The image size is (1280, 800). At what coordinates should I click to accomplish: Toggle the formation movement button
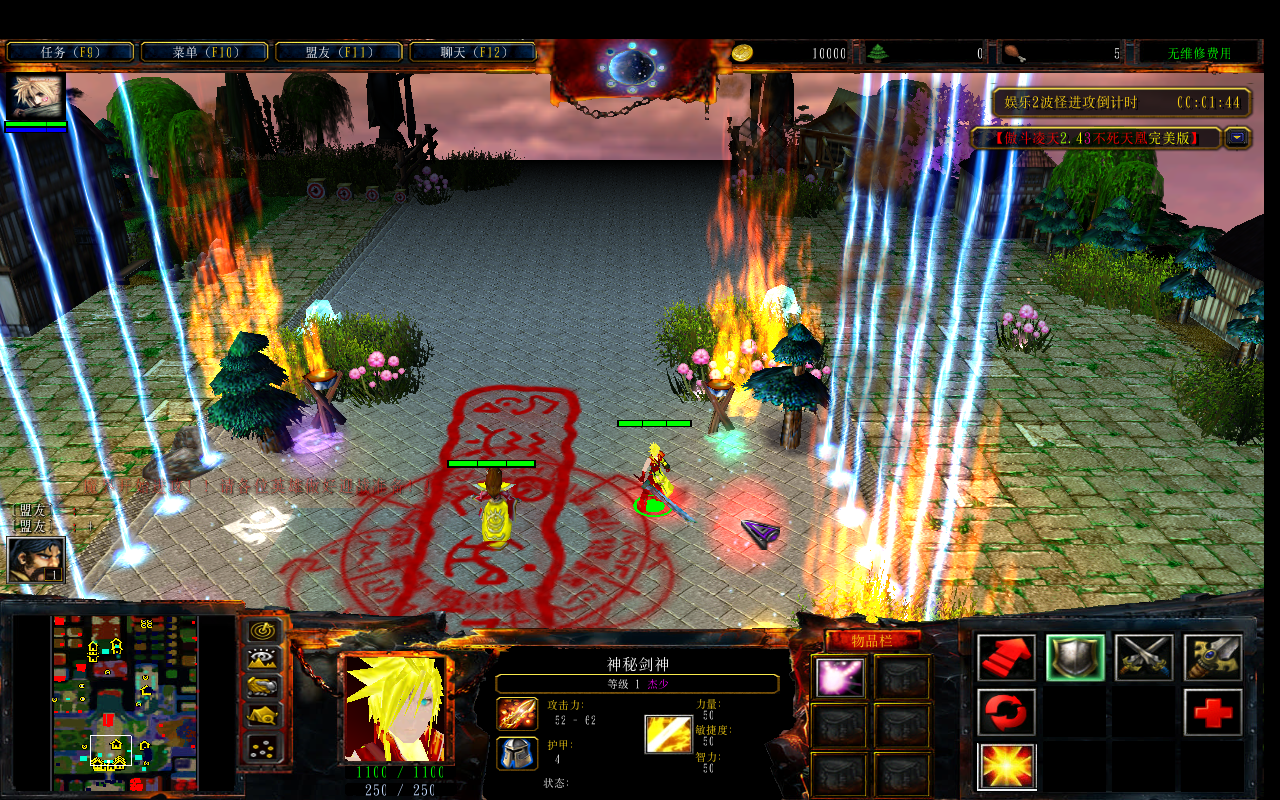click(x=264, y=746)
